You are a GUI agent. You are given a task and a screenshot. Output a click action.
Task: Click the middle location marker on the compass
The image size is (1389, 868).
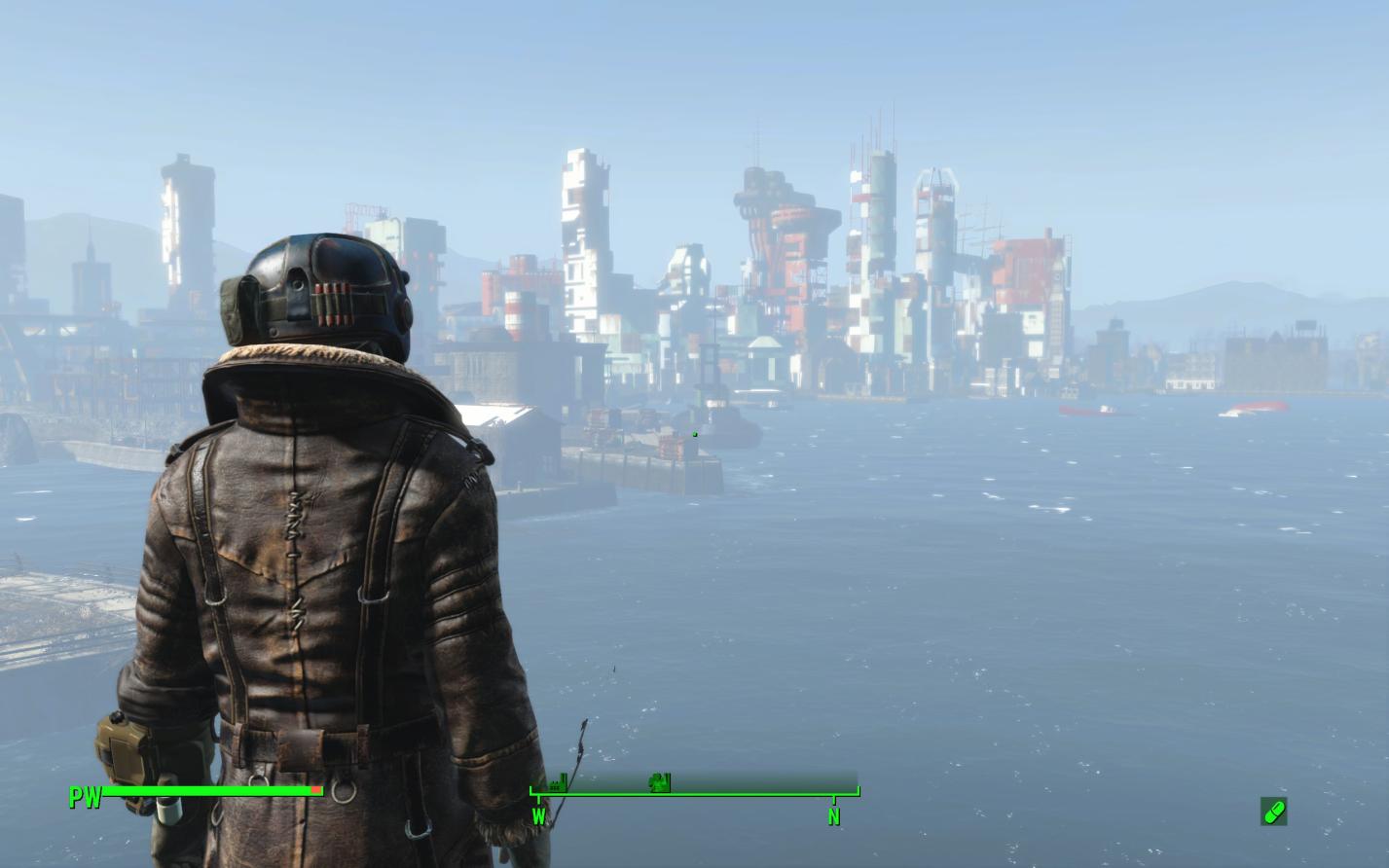point(661,781)
